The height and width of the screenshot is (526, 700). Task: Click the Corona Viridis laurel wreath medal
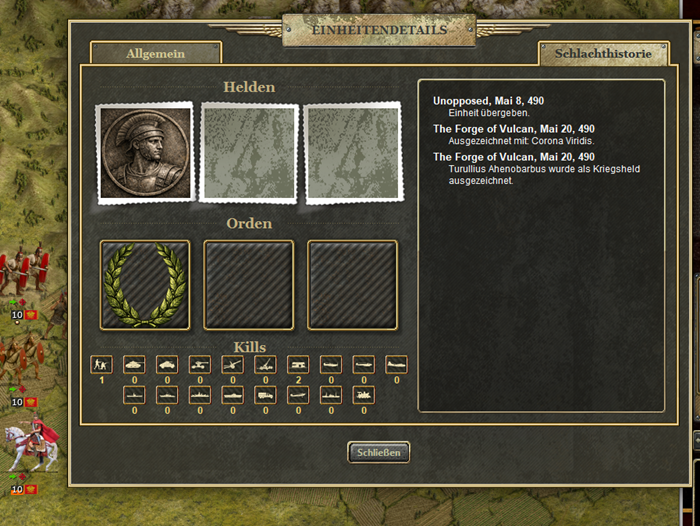pyautogui.click(x=145, y=284)
